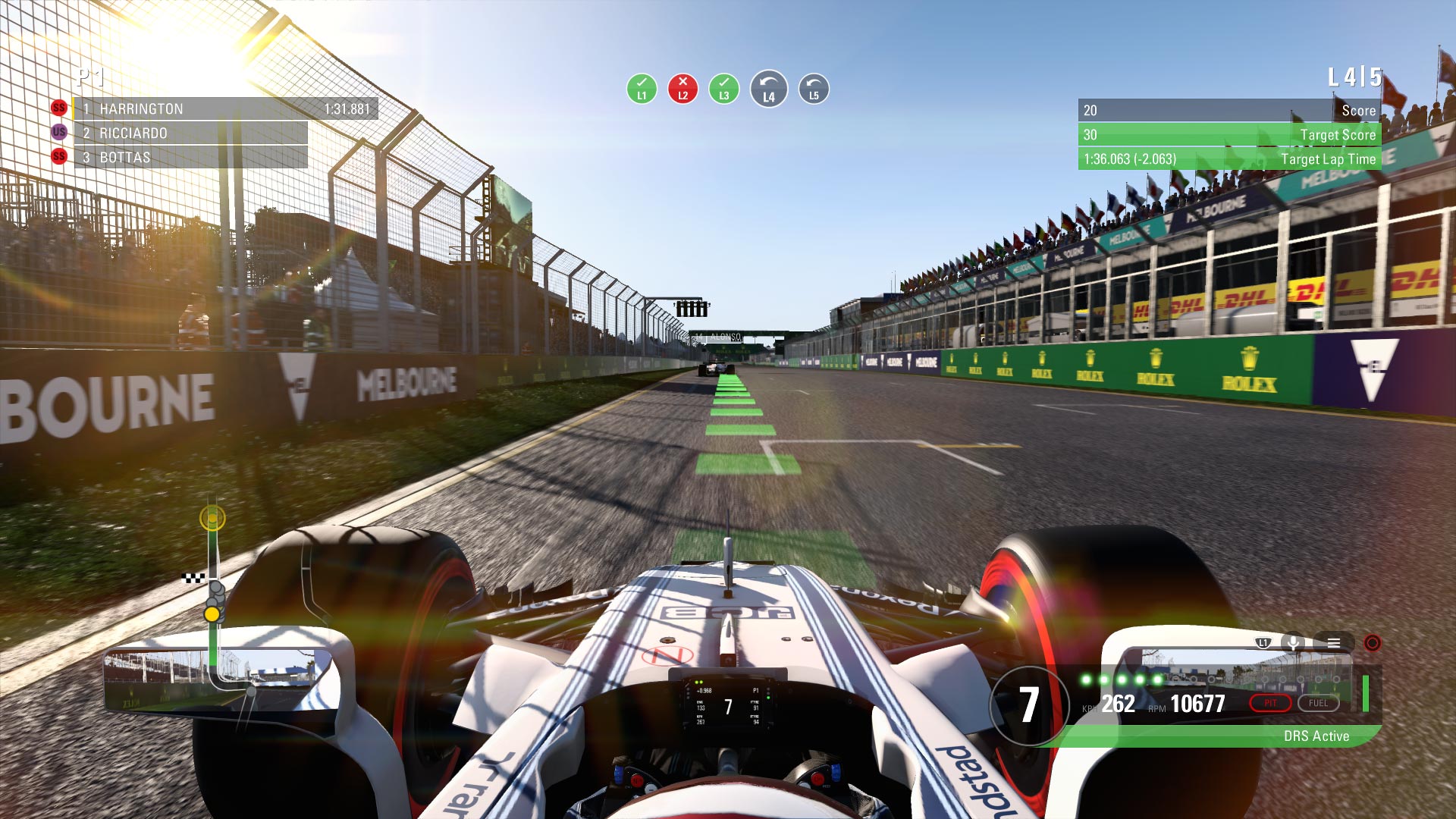Image resolution: width=1456 pixels, height=819 pixels.
Task: Click the L4 current lap retry icon
Action: pos(769,88)
